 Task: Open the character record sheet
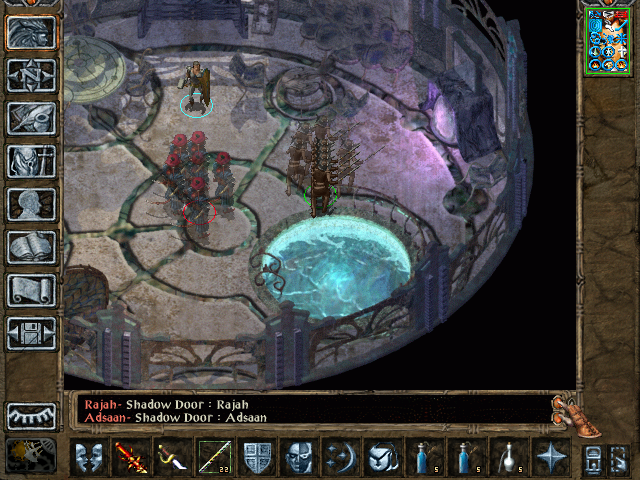31,203
